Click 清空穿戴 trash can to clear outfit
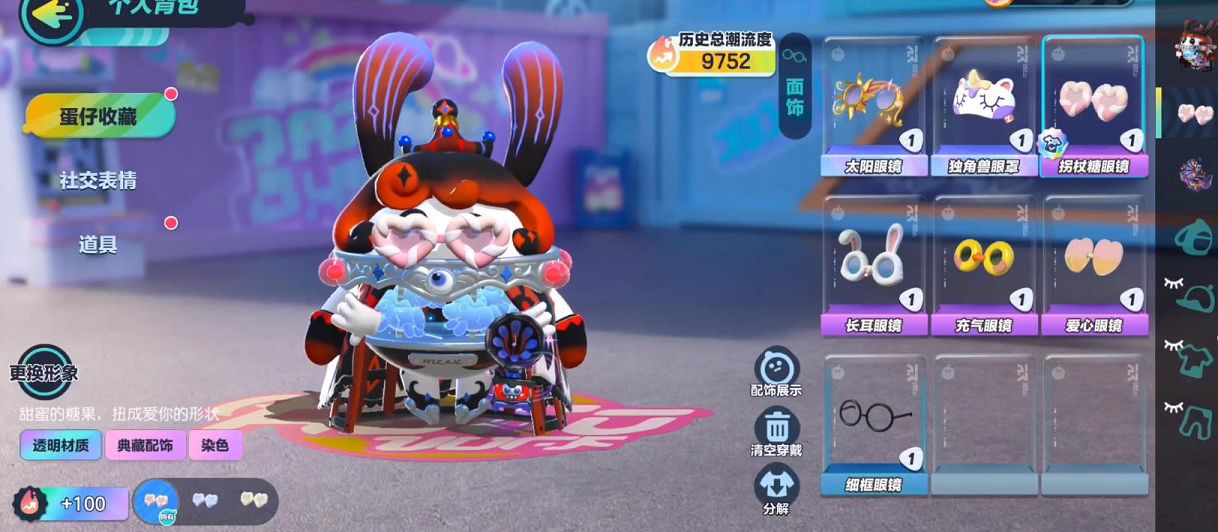 776,432
